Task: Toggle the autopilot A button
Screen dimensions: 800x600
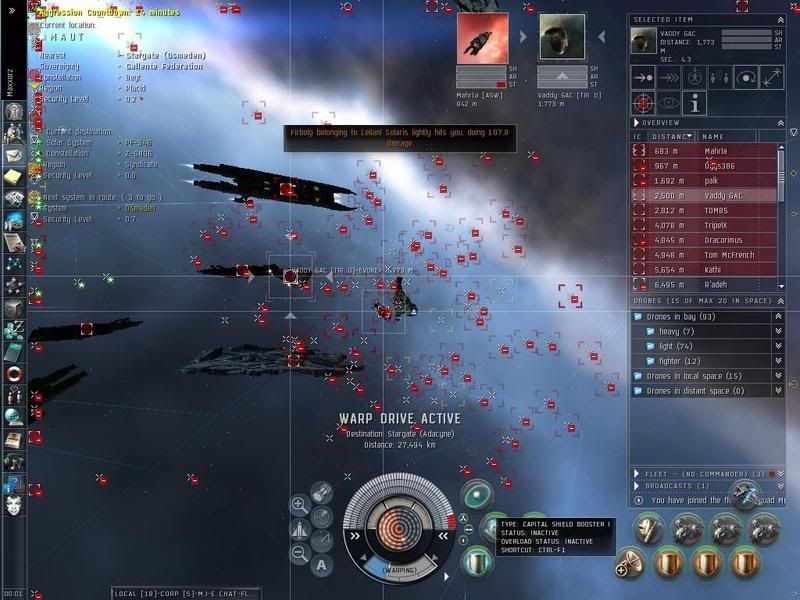Action: 321,565
